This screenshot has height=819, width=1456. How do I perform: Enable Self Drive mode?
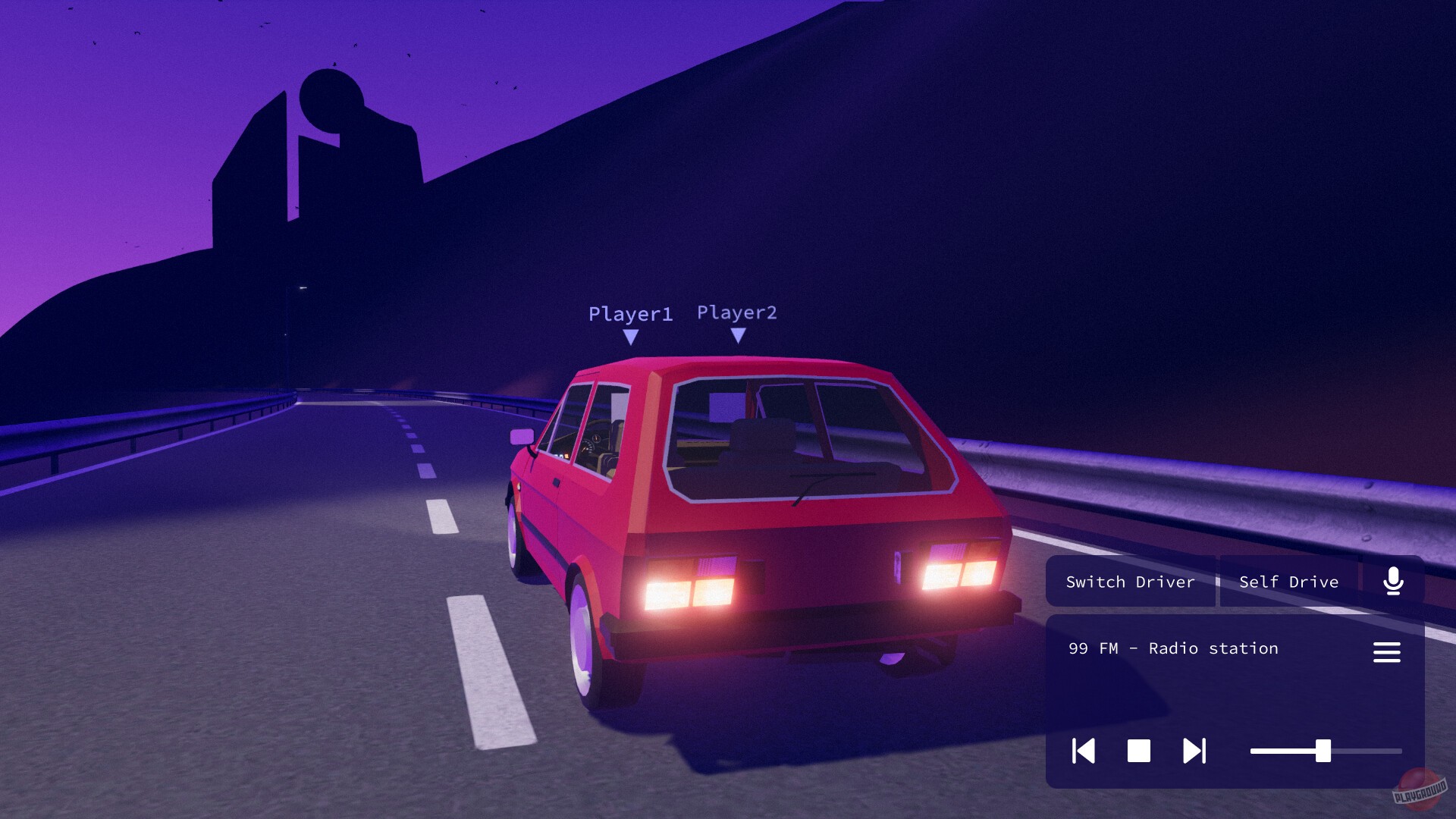pos(1288,582)
